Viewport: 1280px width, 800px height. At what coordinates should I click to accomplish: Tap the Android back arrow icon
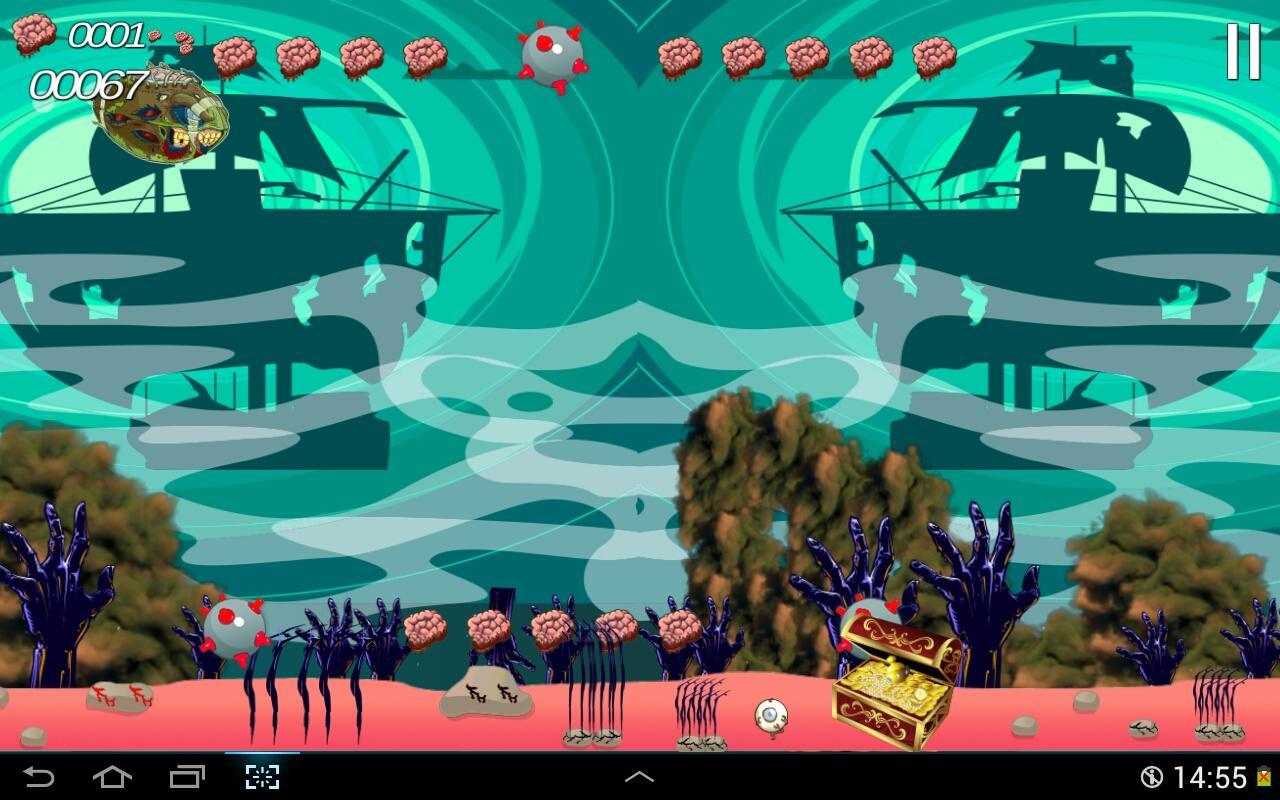pyautogui.click(x=38, y=775)
